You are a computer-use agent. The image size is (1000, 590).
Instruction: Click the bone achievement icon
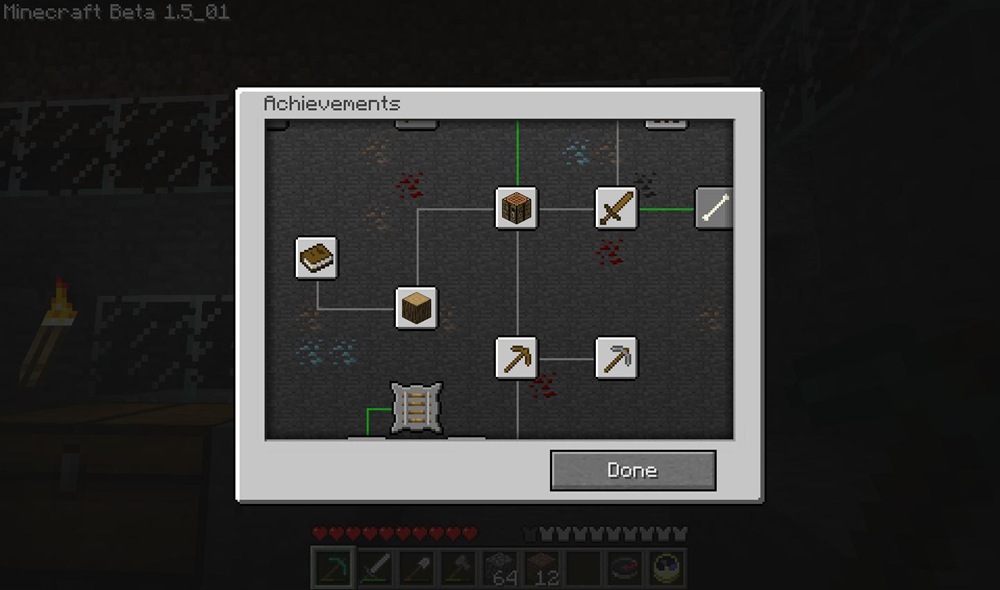[714, 208]
